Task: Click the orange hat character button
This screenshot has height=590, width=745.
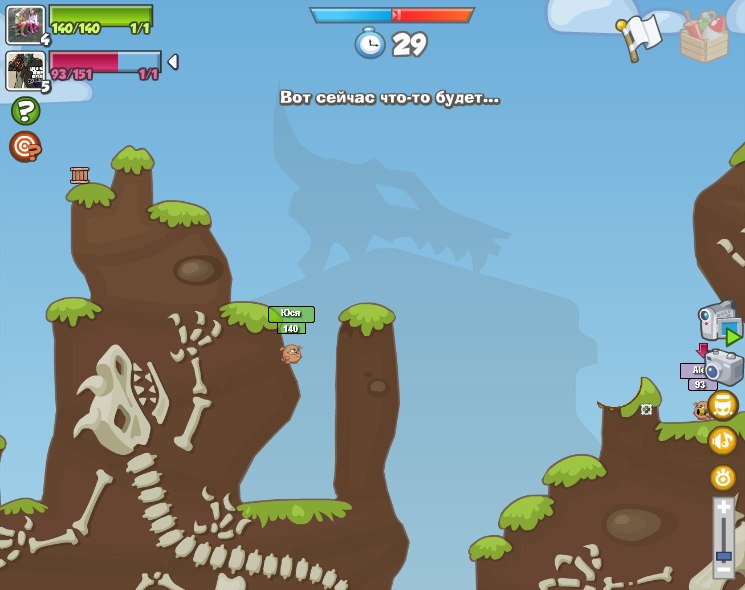Action: point(722,405)
